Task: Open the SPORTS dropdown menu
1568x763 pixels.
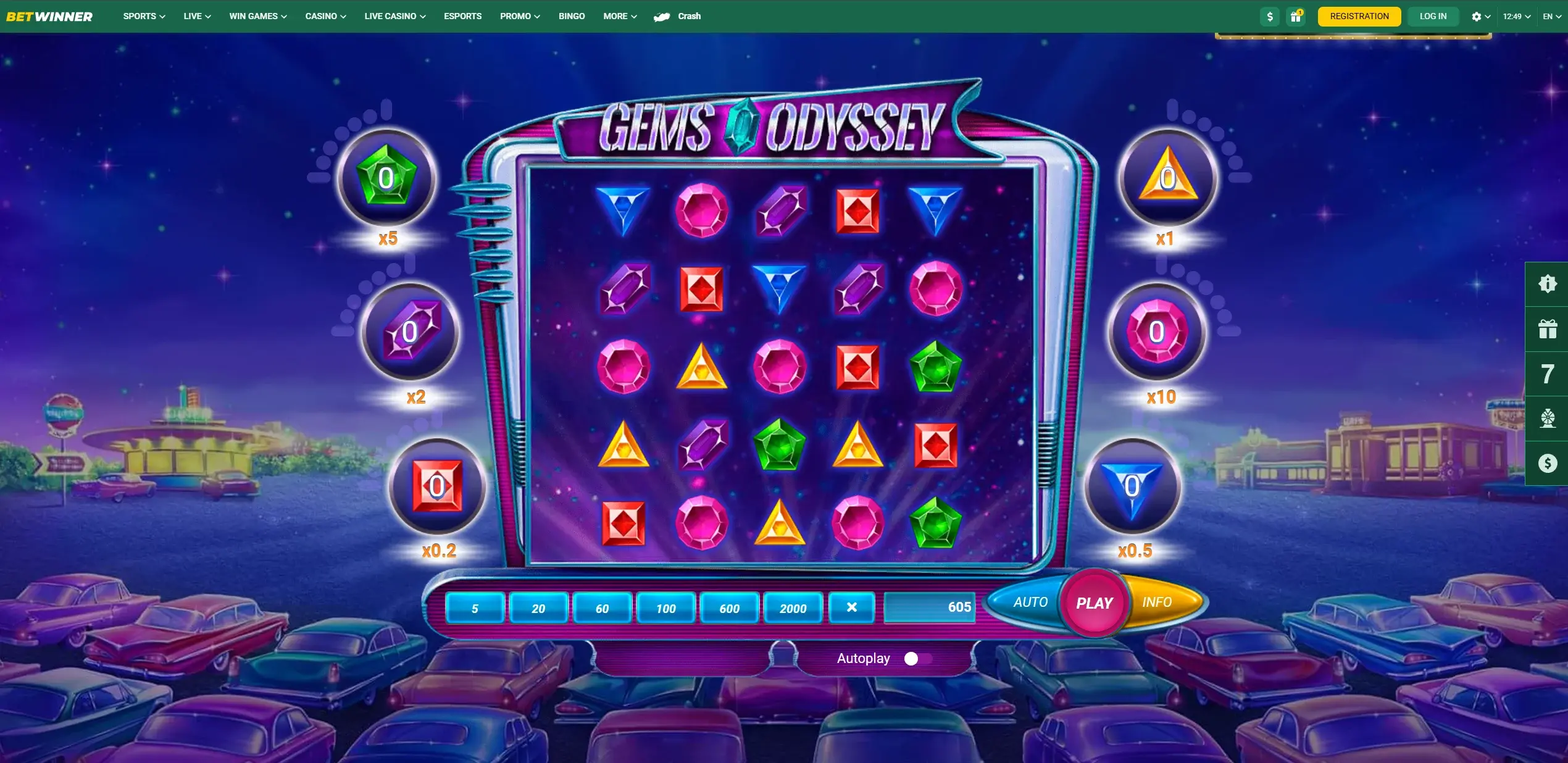Action: point(144,16)
